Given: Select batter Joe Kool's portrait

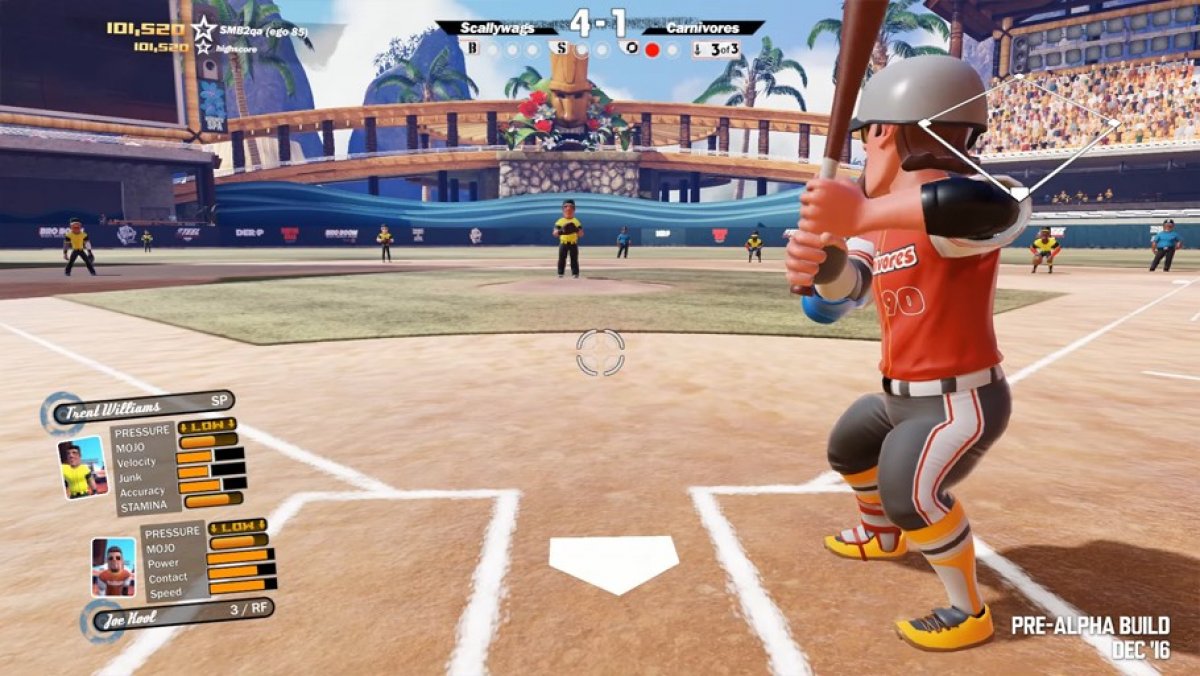Looking at the screenshot, I should [113, 567].
